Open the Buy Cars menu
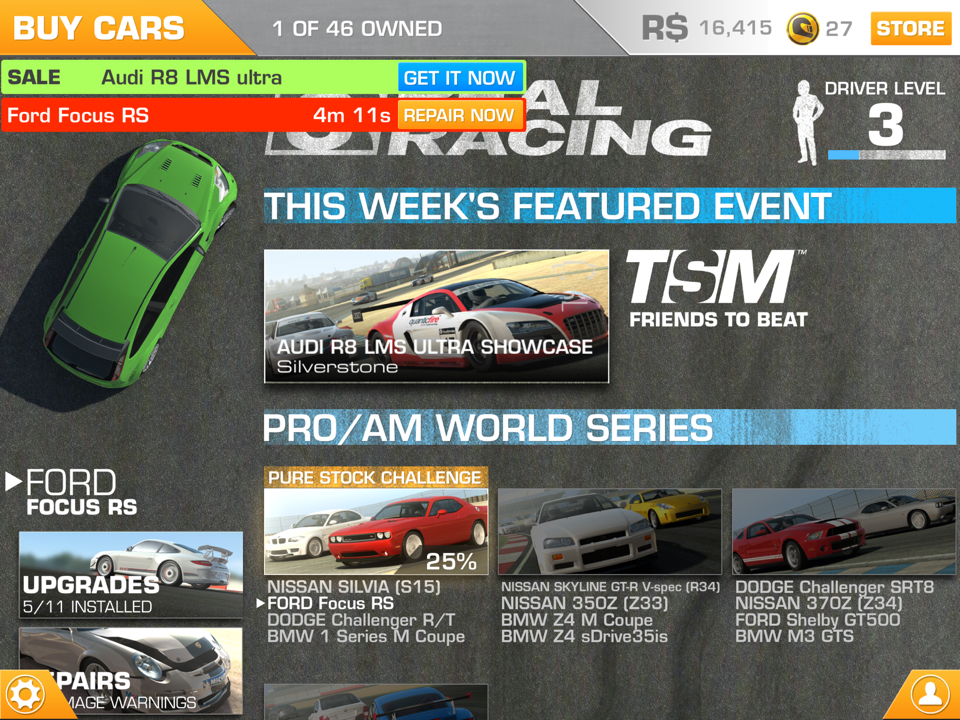The height and width of the screenshot is (720, 960). click(100, 27)
